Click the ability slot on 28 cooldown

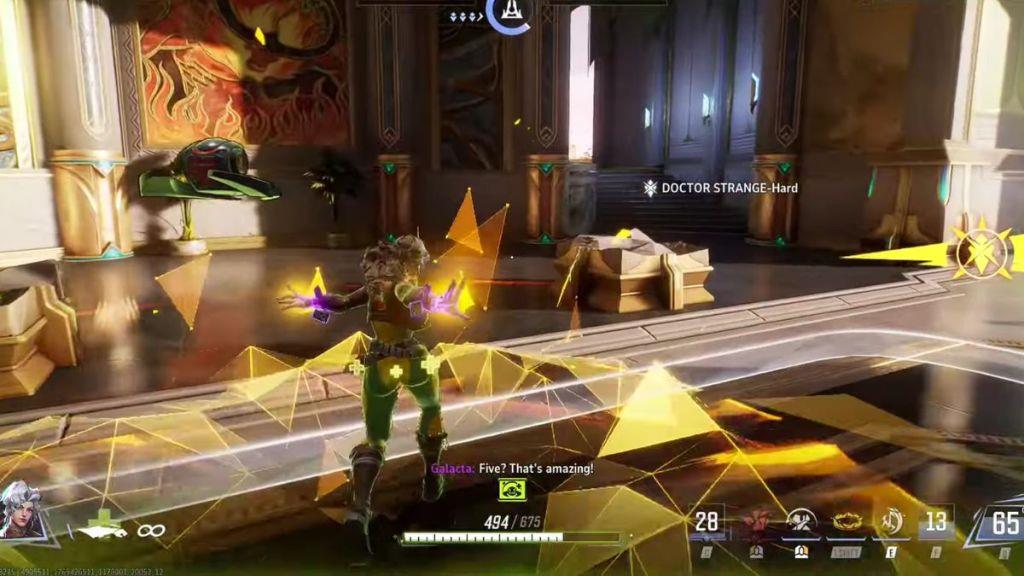pos(707,521)
